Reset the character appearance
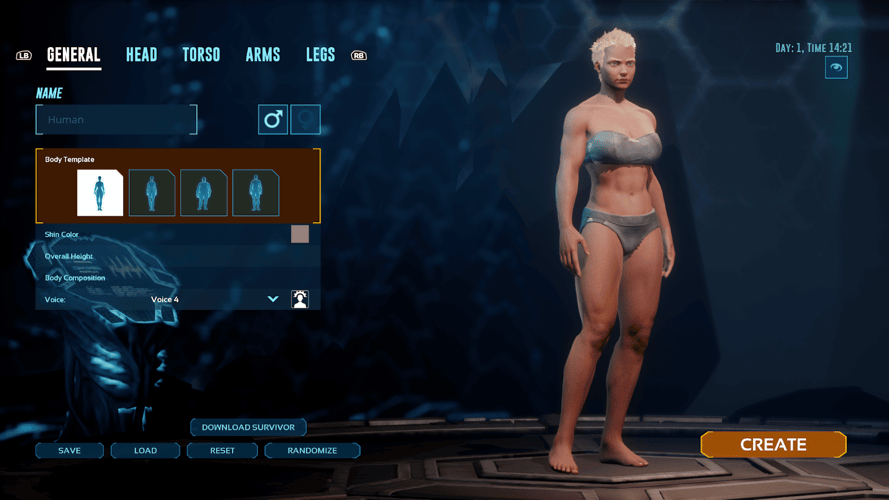 point(223,451)
